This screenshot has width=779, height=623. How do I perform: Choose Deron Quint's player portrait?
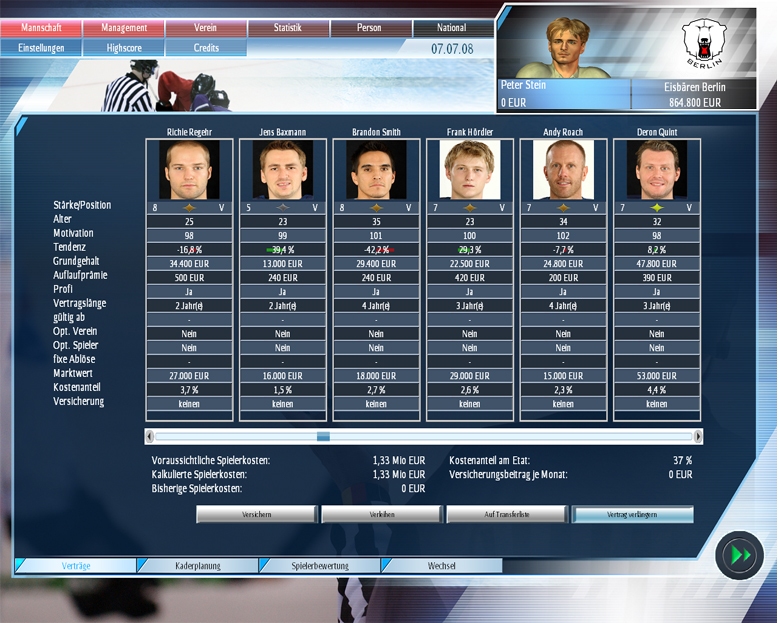click(x=657, y=170)
